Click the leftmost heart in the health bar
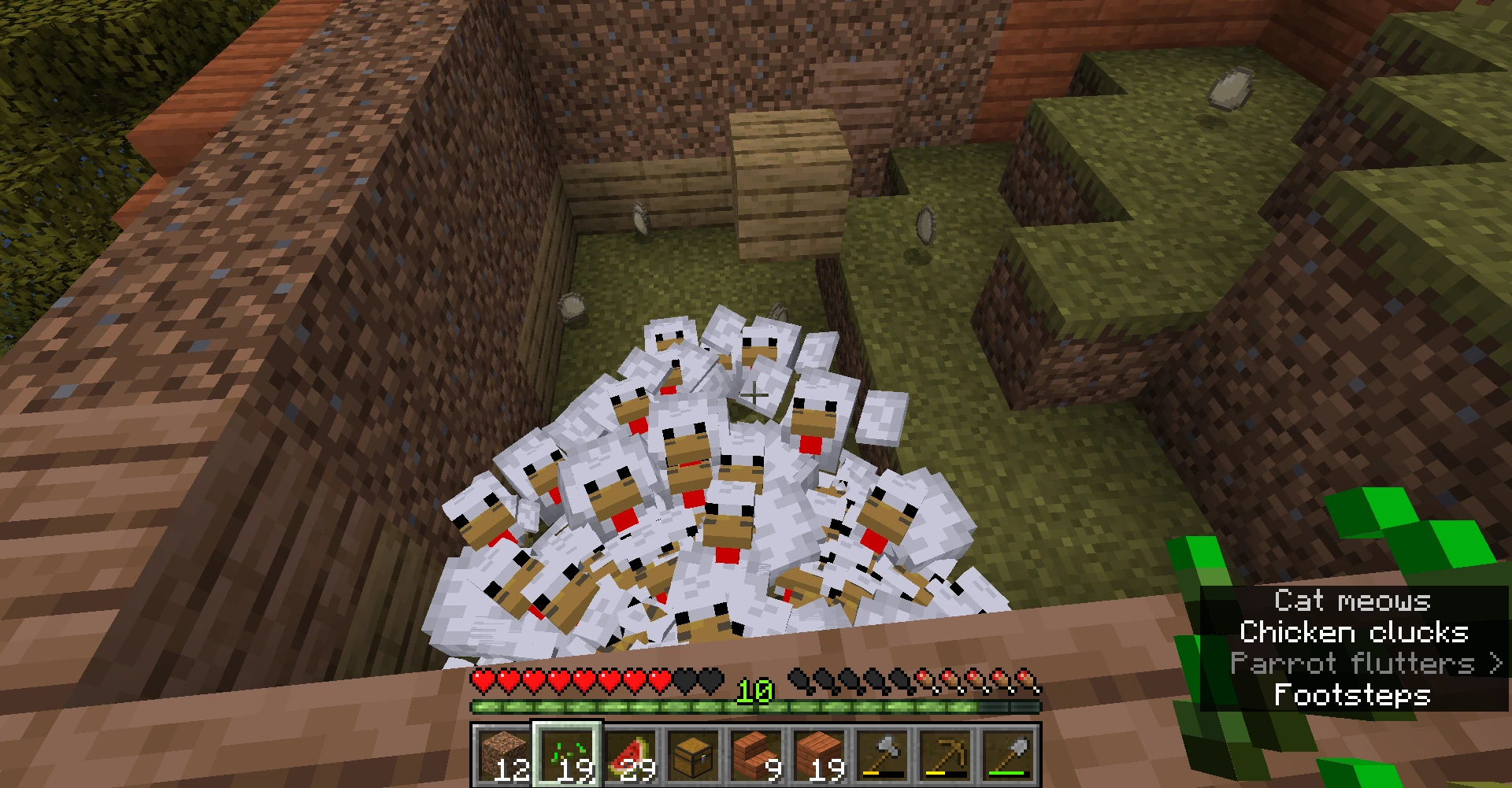This screenshot has height=788, width=1512. pyautogui.click(x=481, y=679)
